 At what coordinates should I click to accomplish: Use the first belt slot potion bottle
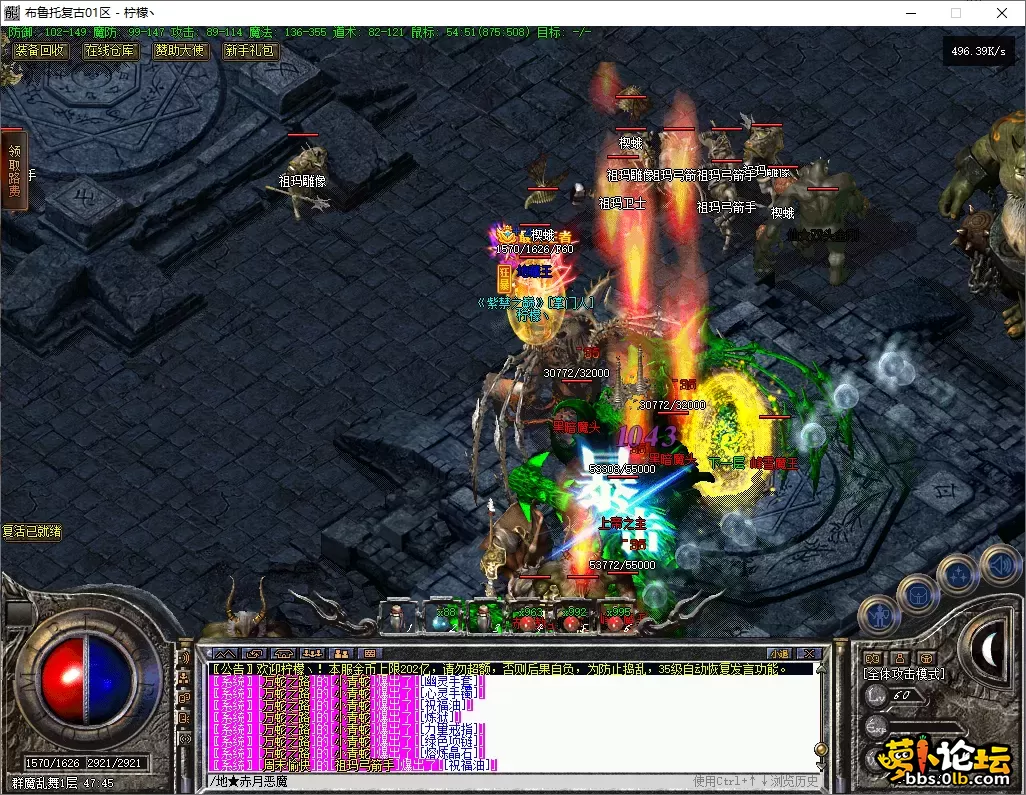[x=397, y=619]
